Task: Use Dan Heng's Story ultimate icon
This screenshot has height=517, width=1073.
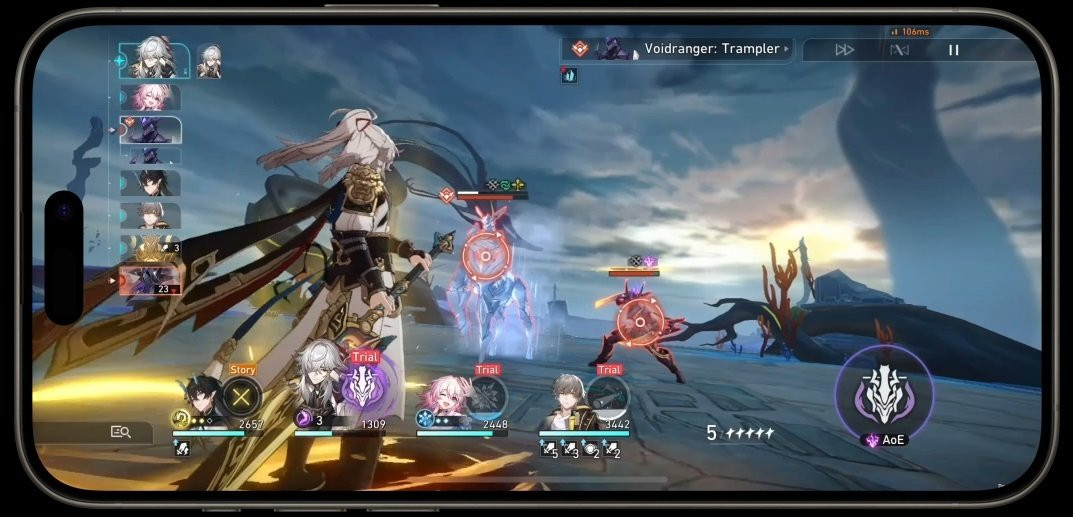Action: [x=241, y=397]
